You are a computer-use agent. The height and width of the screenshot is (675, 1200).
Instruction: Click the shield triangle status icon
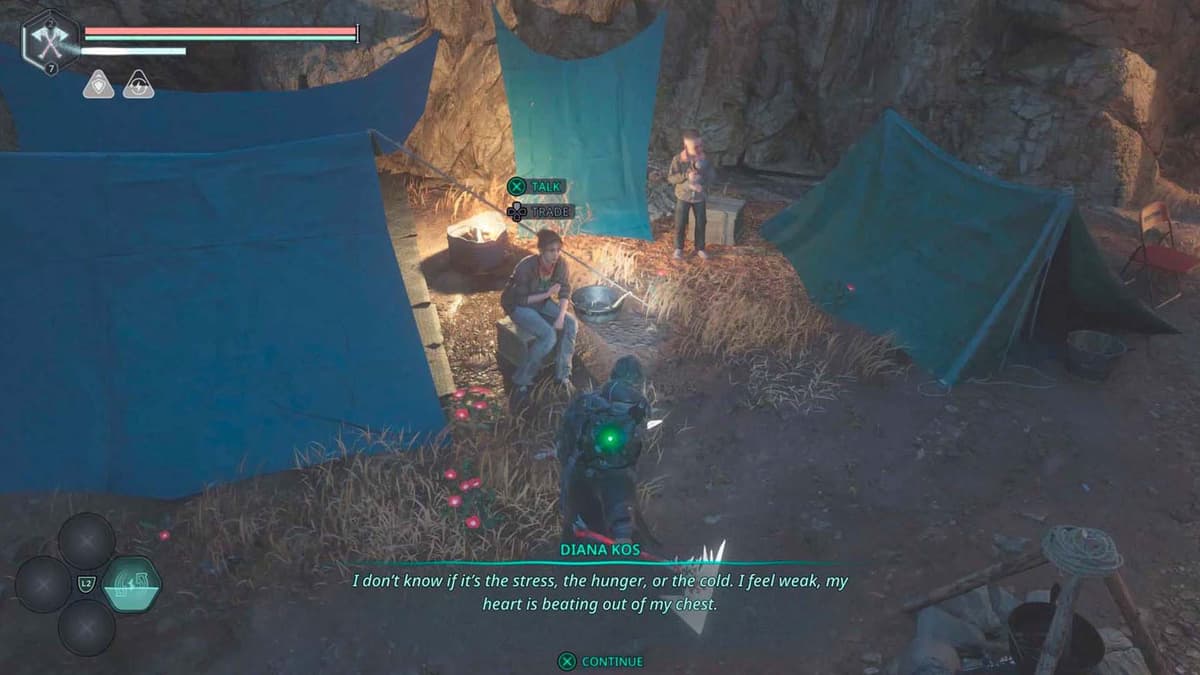(x=98, y=85)
